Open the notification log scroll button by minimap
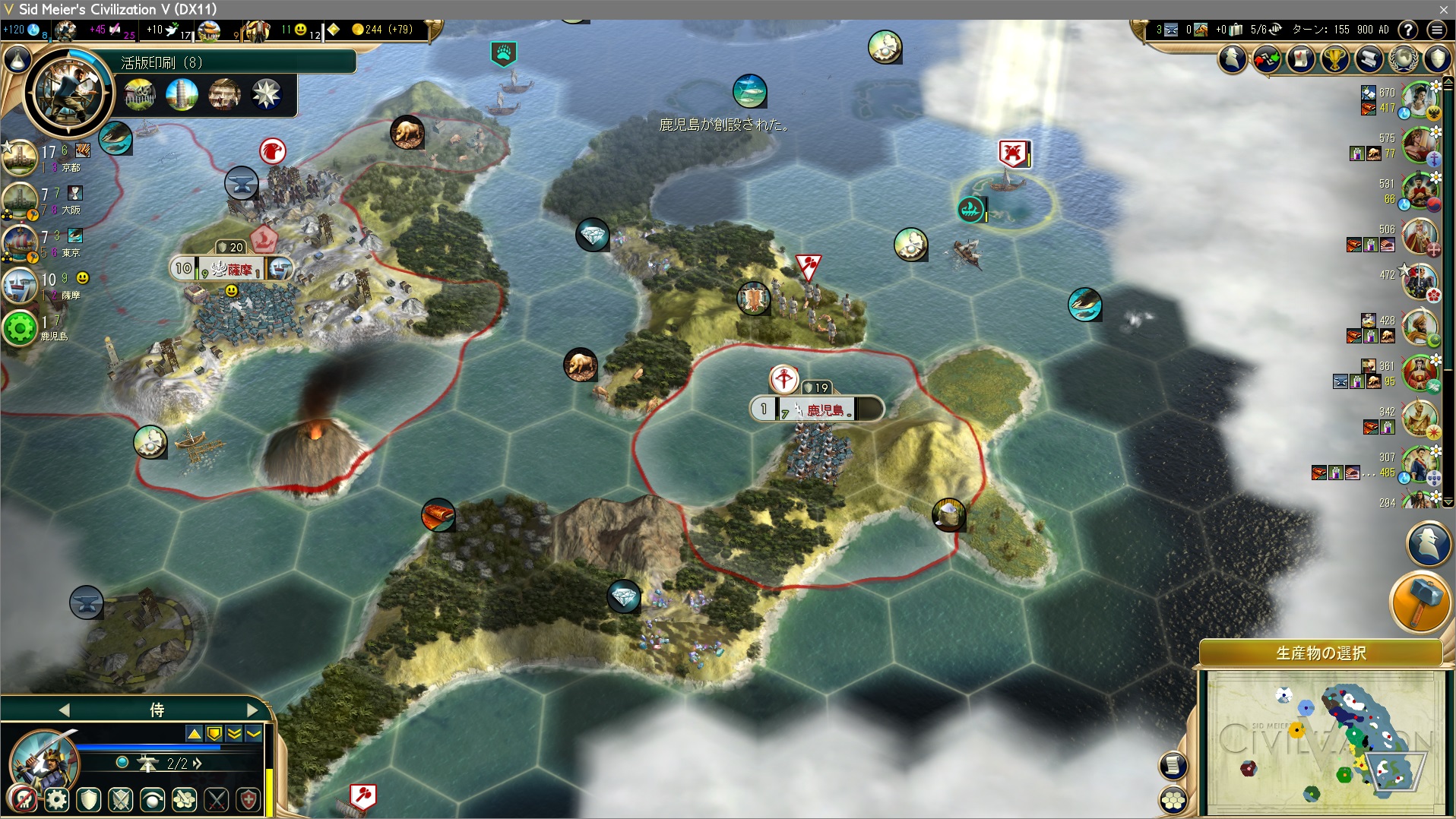The width and height of the screenshot is (1456, 819). [1173, 766]
